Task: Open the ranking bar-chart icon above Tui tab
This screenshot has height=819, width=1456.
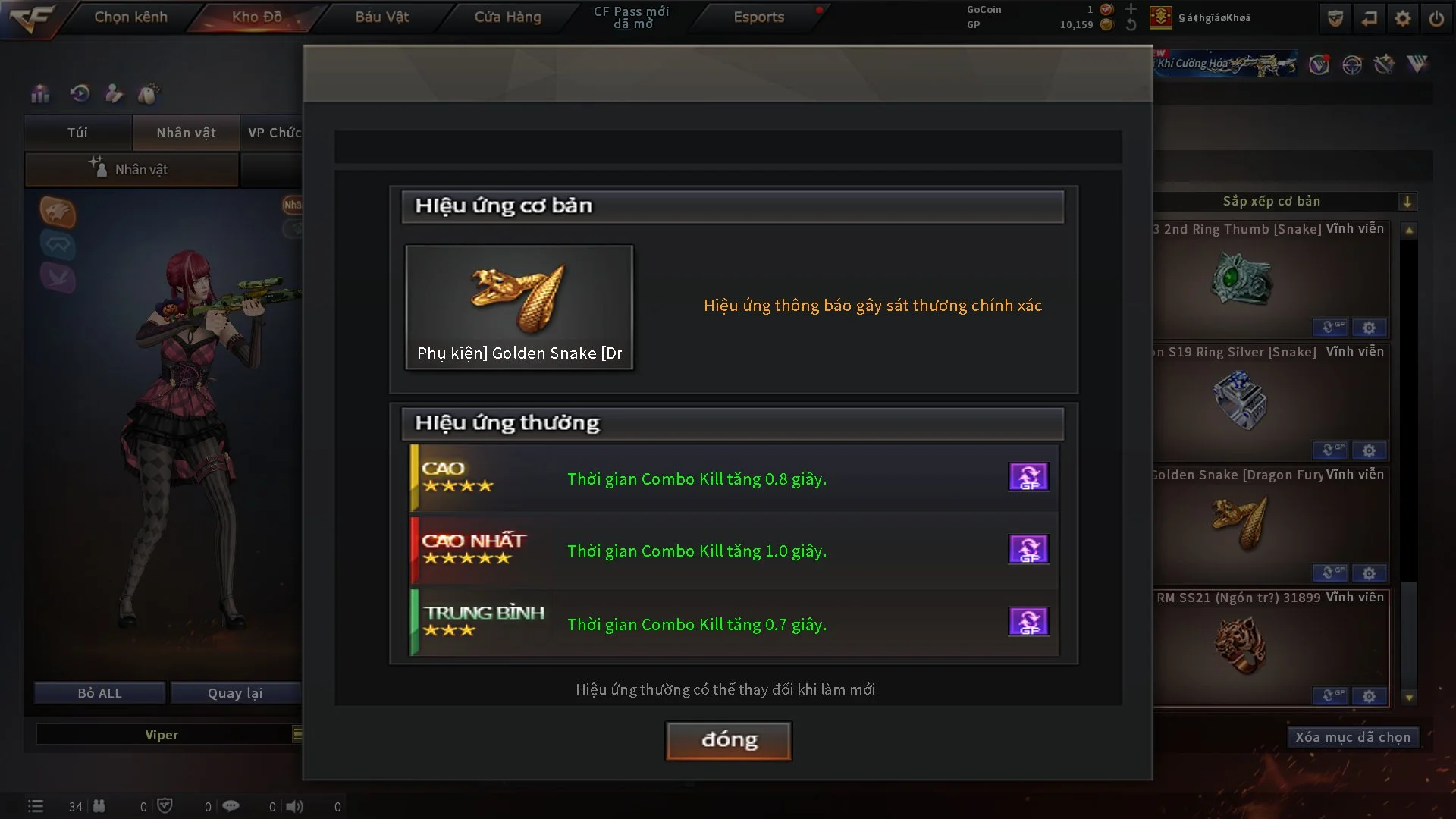Action: (x=39, y=93)
